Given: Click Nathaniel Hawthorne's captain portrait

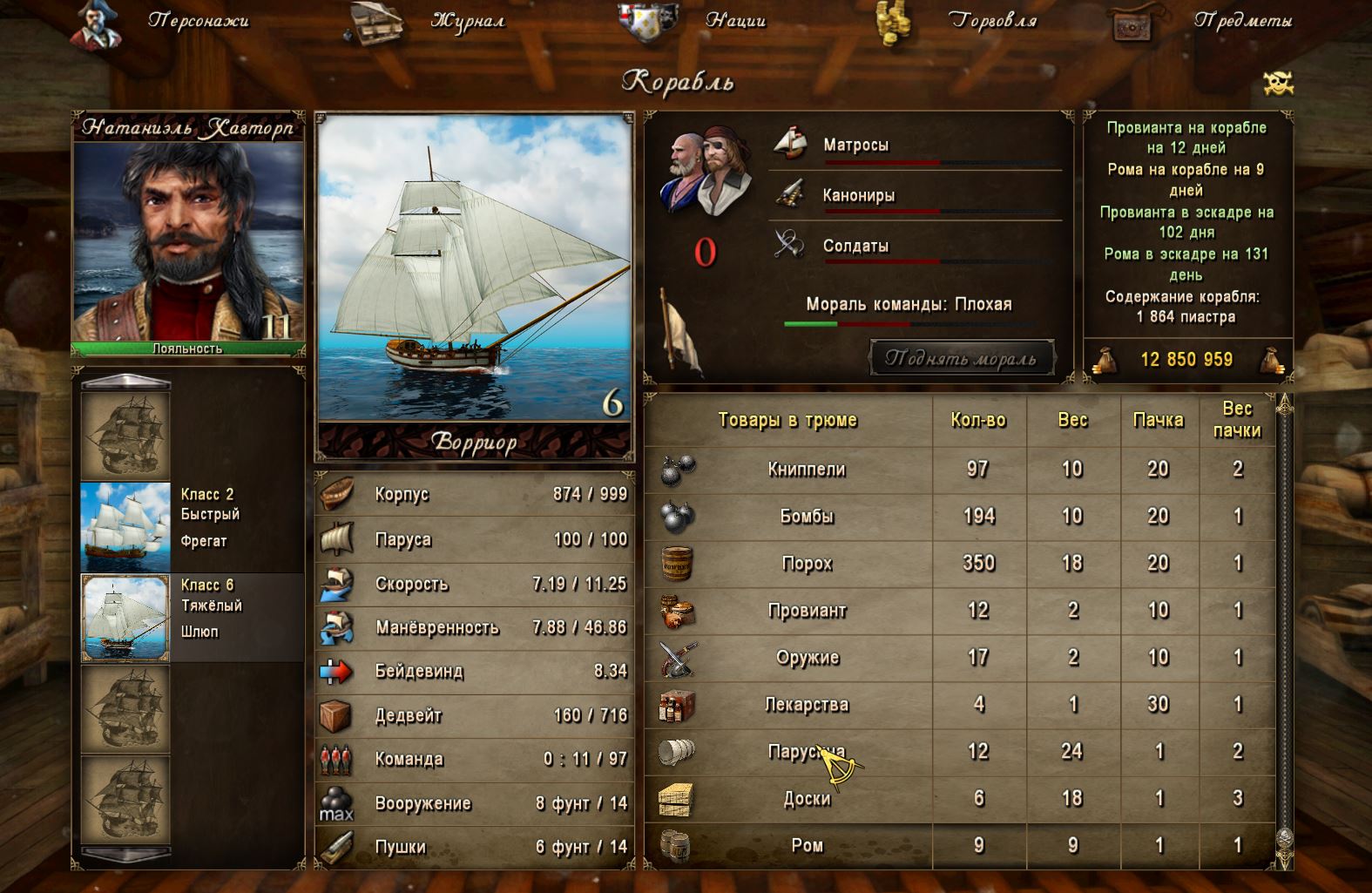Looking at the screenshot, I should pyautogui.click(x=188, y=240).
